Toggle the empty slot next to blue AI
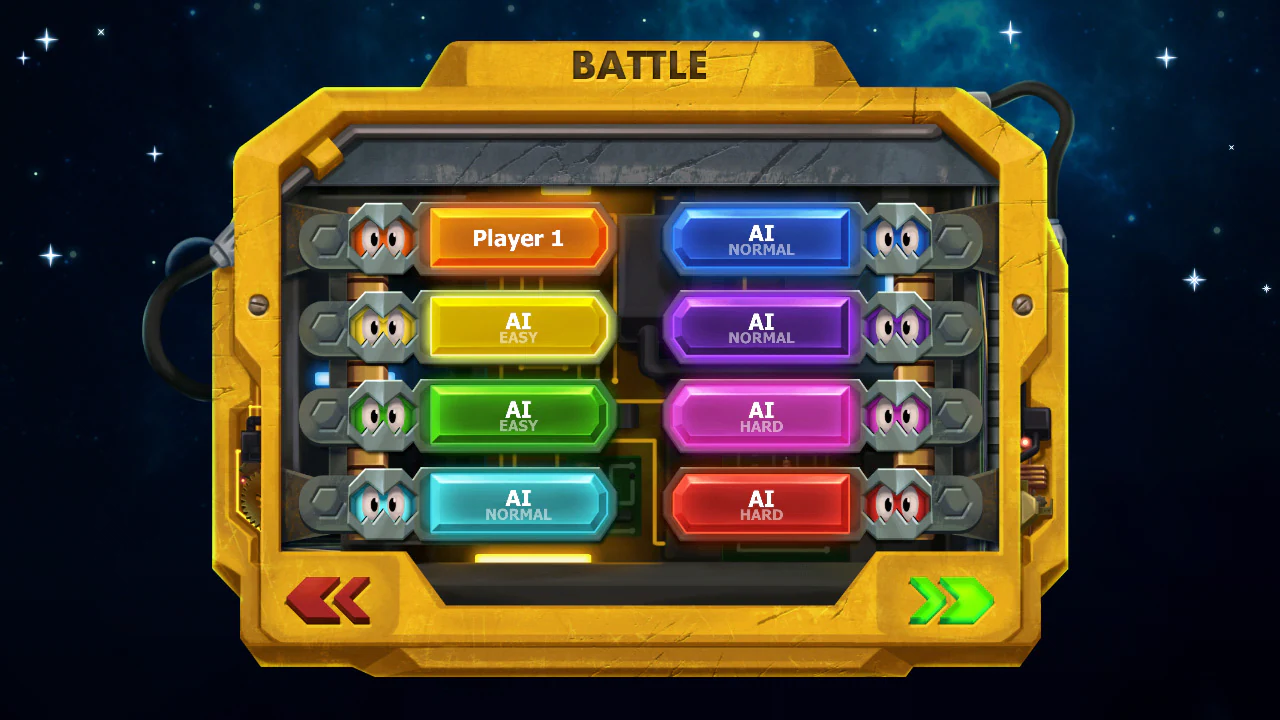1280x720 pixels. click(957, 238)
